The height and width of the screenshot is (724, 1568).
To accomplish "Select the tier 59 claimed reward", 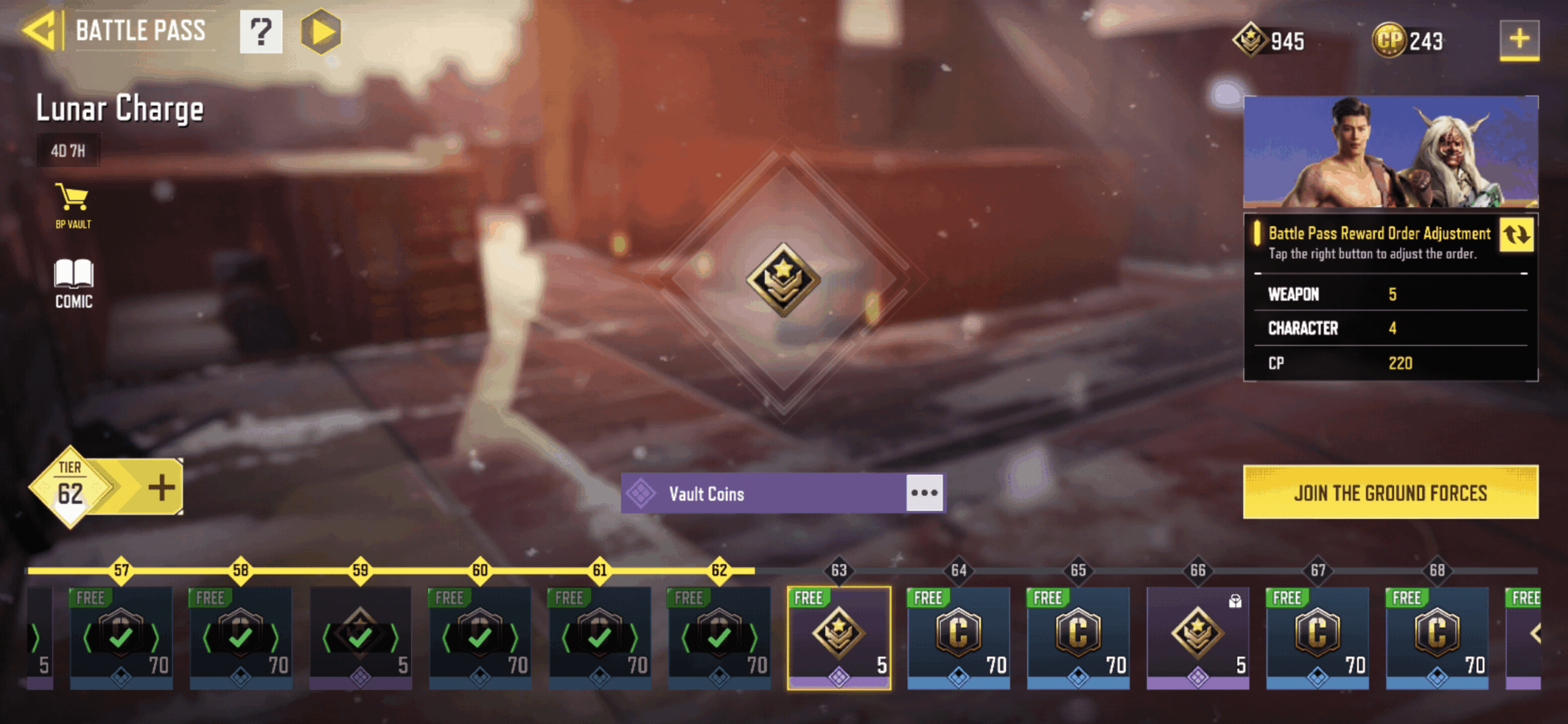I will pos(360,637).
